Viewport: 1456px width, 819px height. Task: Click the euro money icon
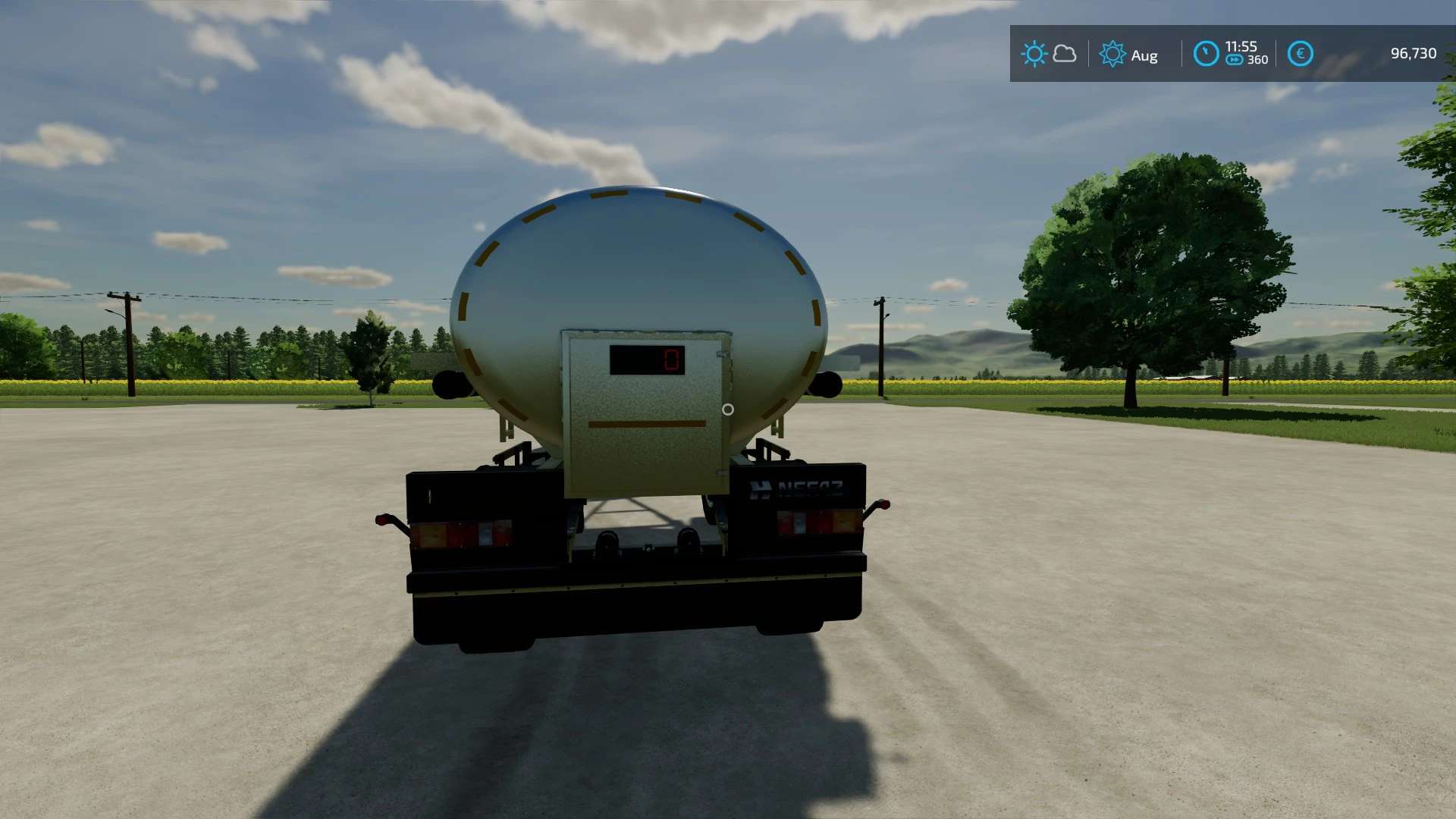pyautogui.click(x=1300, y=54)
